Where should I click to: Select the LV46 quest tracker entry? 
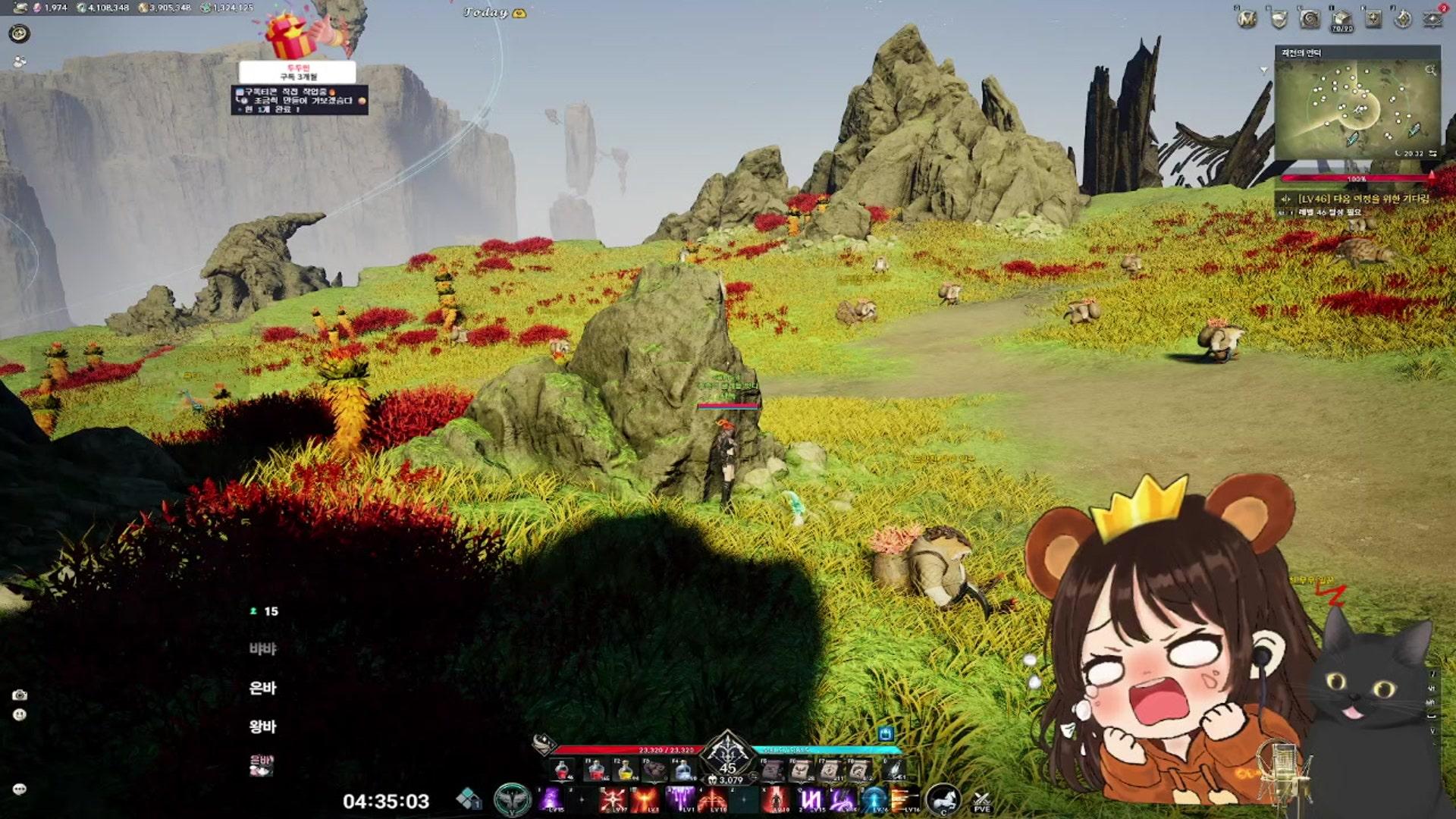[x=1357, y=199]
